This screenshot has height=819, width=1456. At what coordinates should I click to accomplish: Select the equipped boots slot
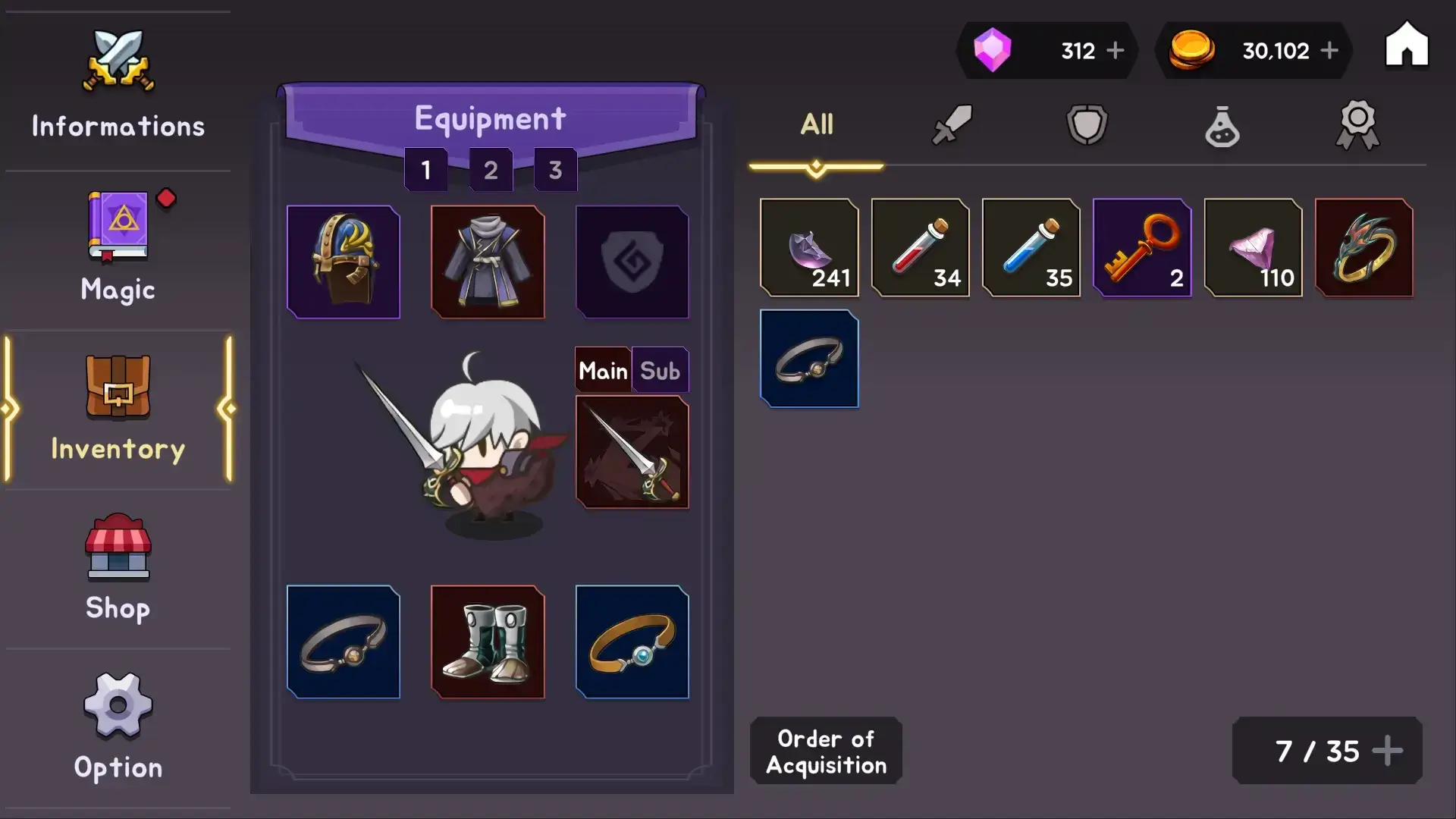(x=488, y=642)
